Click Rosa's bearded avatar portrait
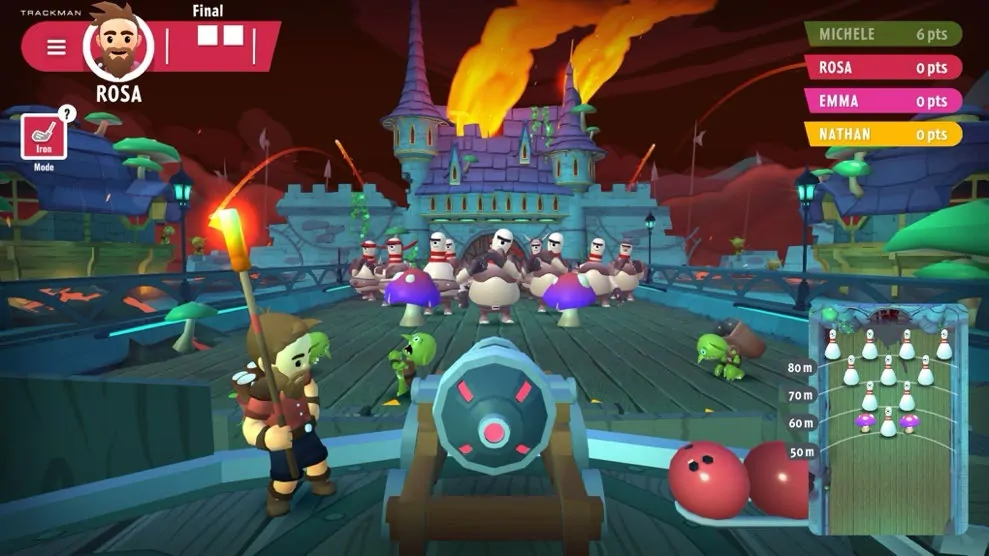 [118, 44]
